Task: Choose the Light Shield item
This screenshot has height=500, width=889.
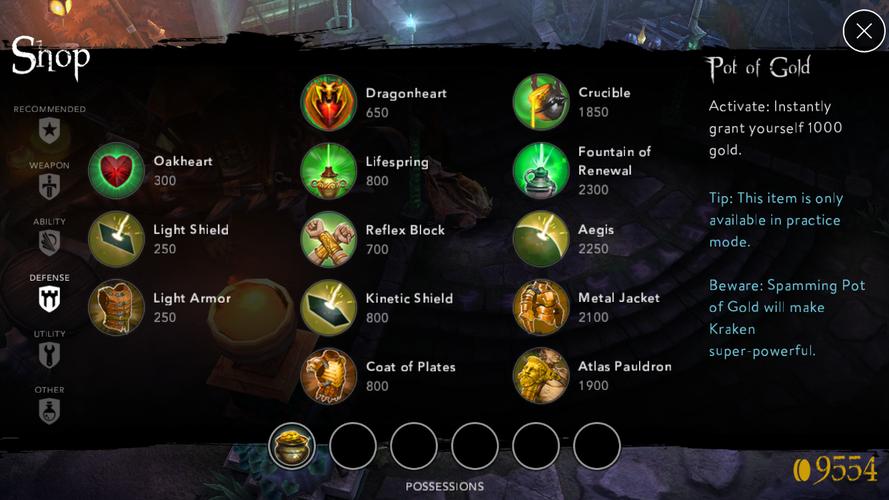Action: (116, 239)
